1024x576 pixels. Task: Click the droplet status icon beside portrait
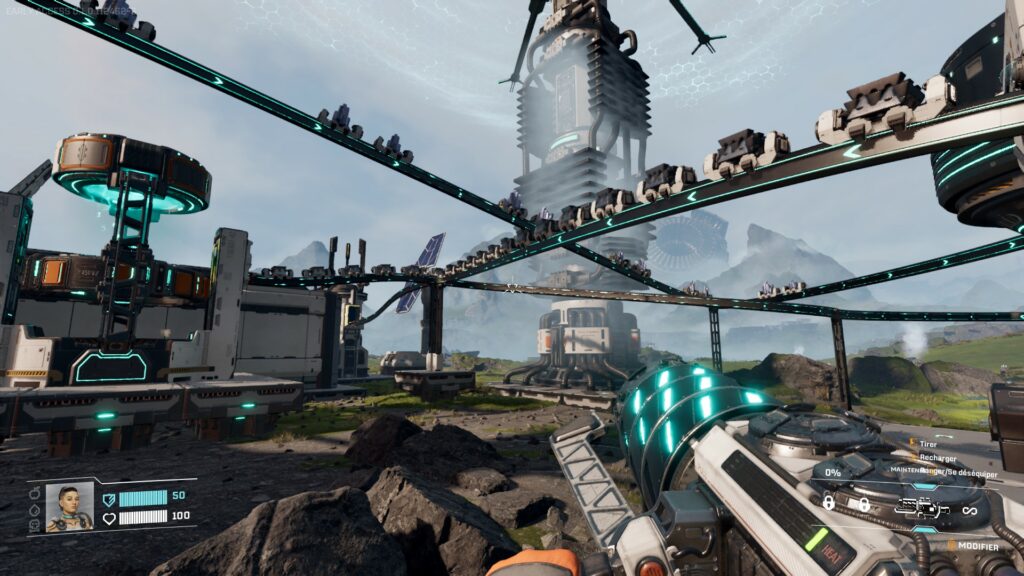pos(34,508)
